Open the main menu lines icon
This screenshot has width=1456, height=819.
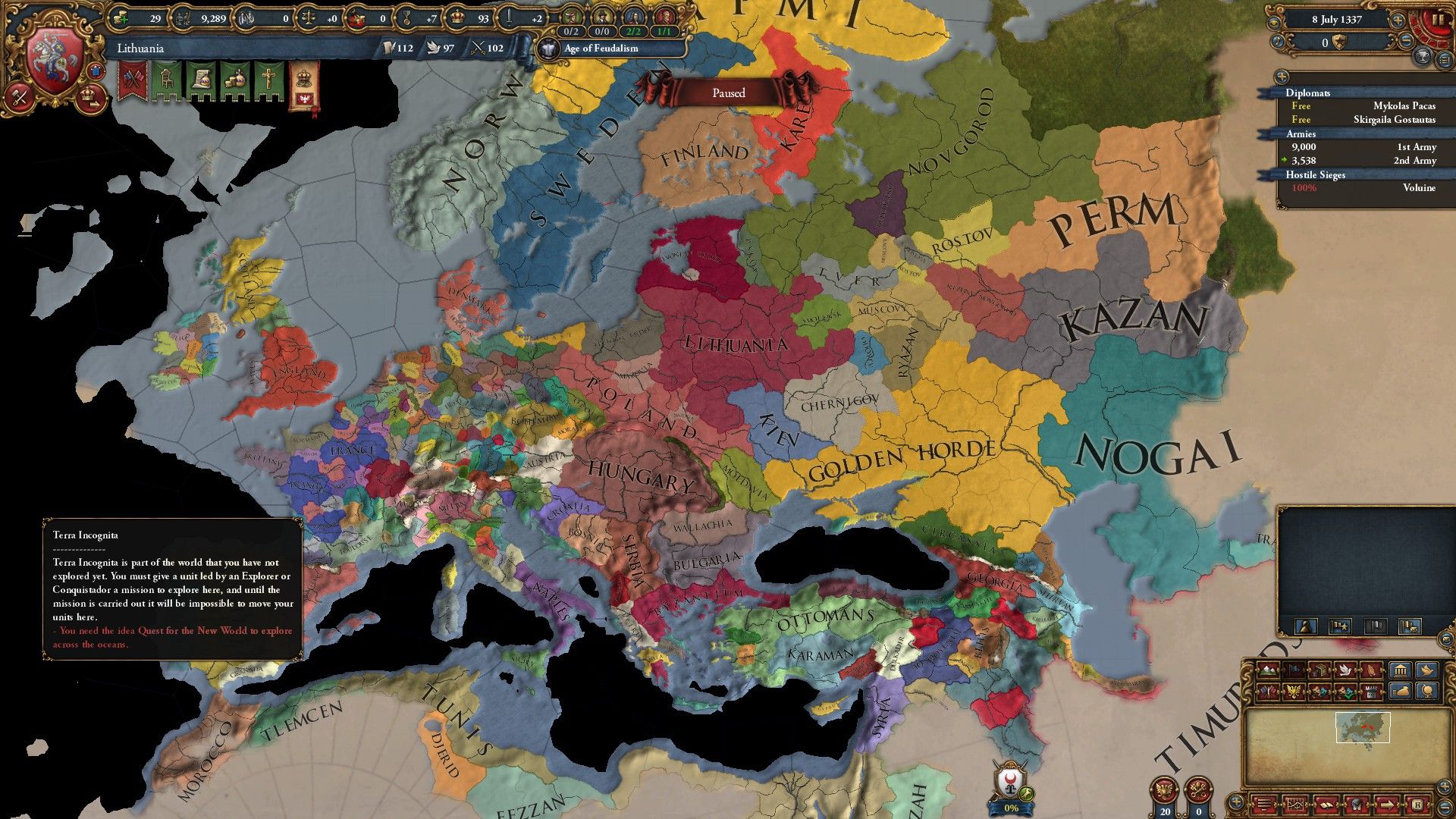tap(1265, 805)
